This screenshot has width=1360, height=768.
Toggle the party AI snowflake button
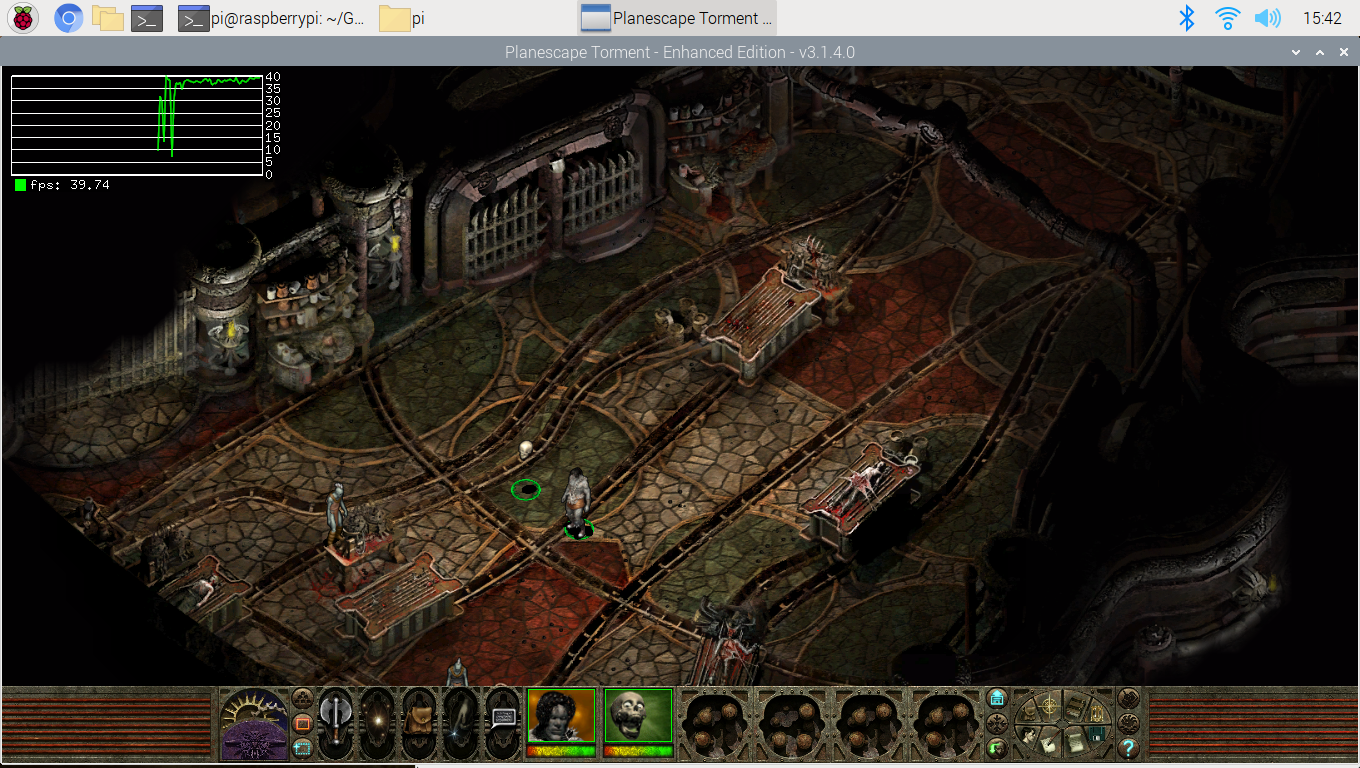(x=996, y=724)
